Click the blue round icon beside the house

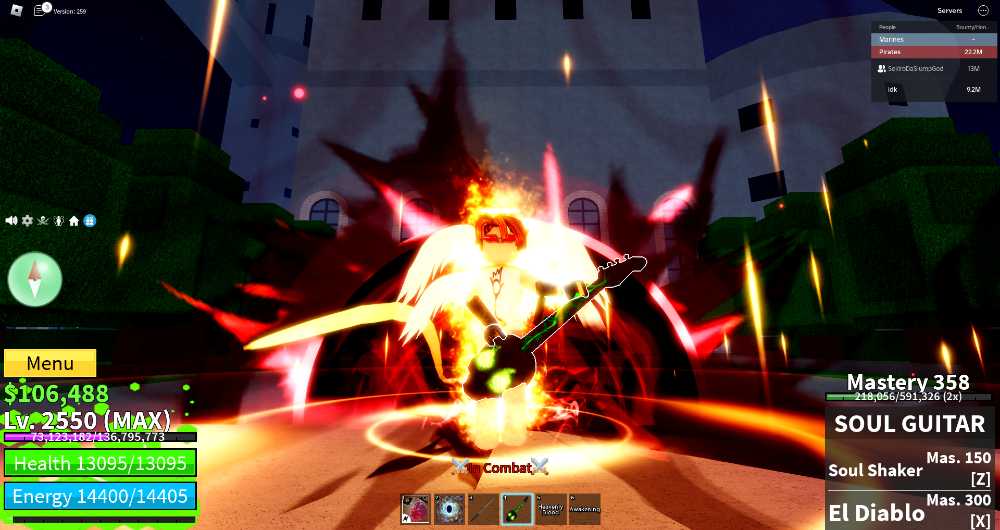[90, 220]
